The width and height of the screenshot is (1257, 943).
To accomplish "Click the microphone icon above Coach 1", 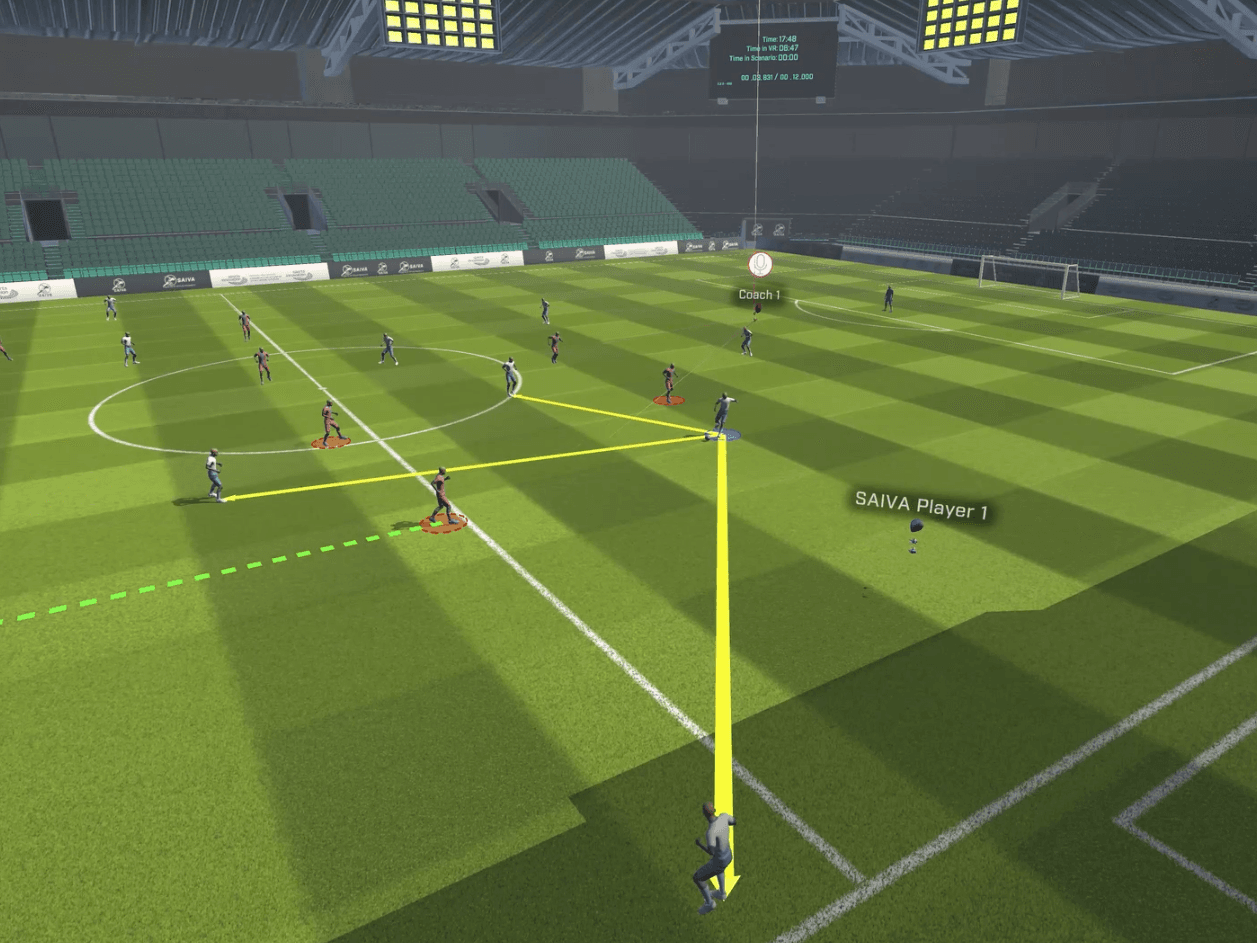I will pyautogui.click(x=760, y=265).
